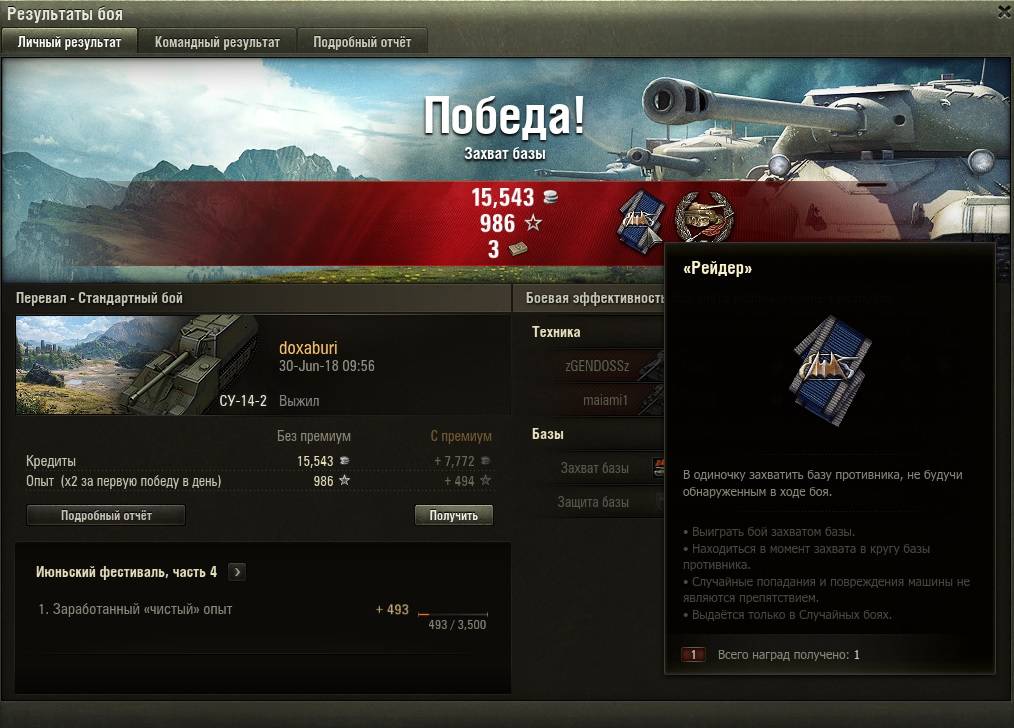The image size is (1014, 728).
Task: Close the battle results window
Action: point(1004,11)
